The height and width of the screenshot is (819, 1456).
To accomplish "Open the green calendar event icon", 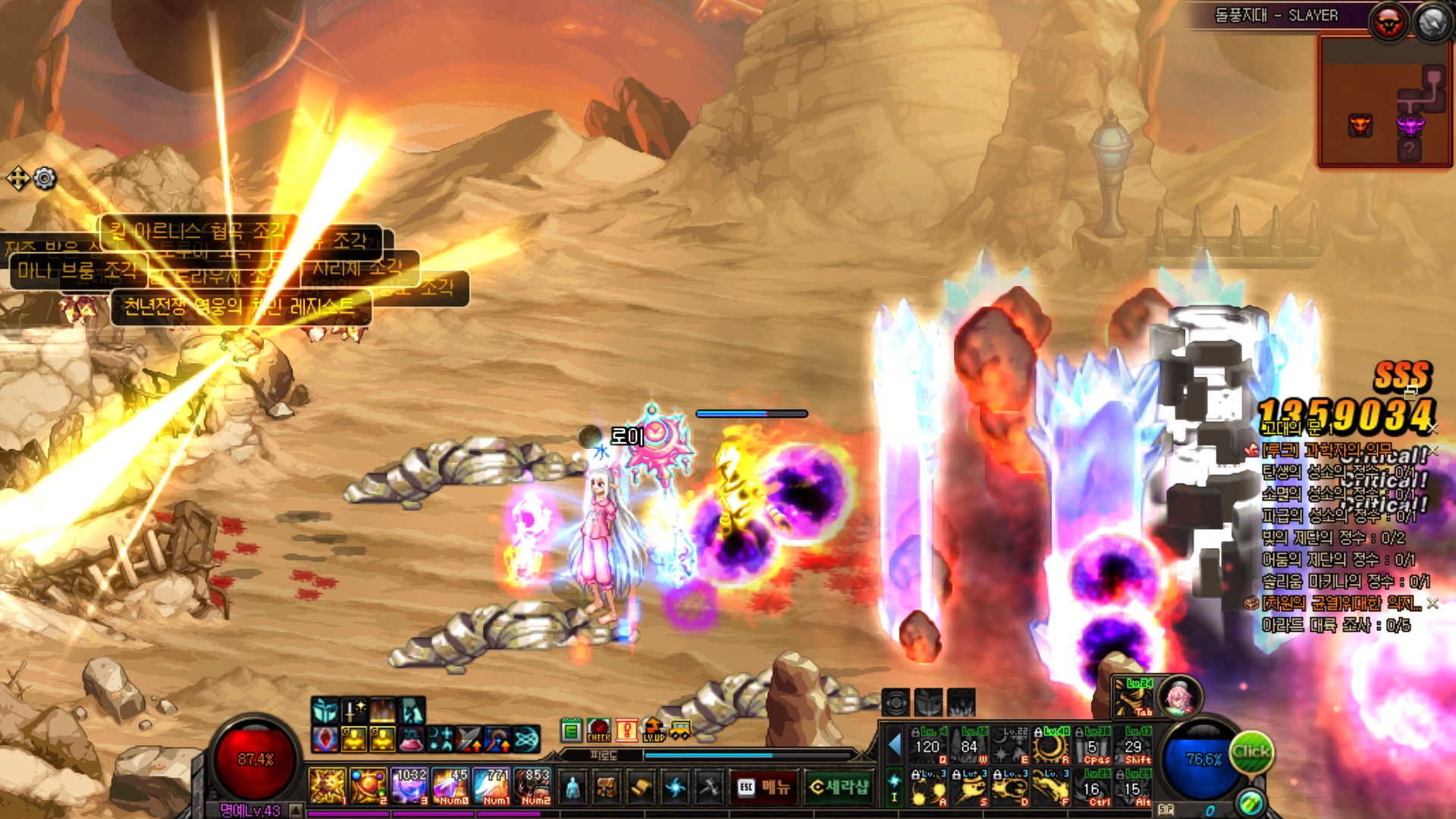I will tap(571, 731).
